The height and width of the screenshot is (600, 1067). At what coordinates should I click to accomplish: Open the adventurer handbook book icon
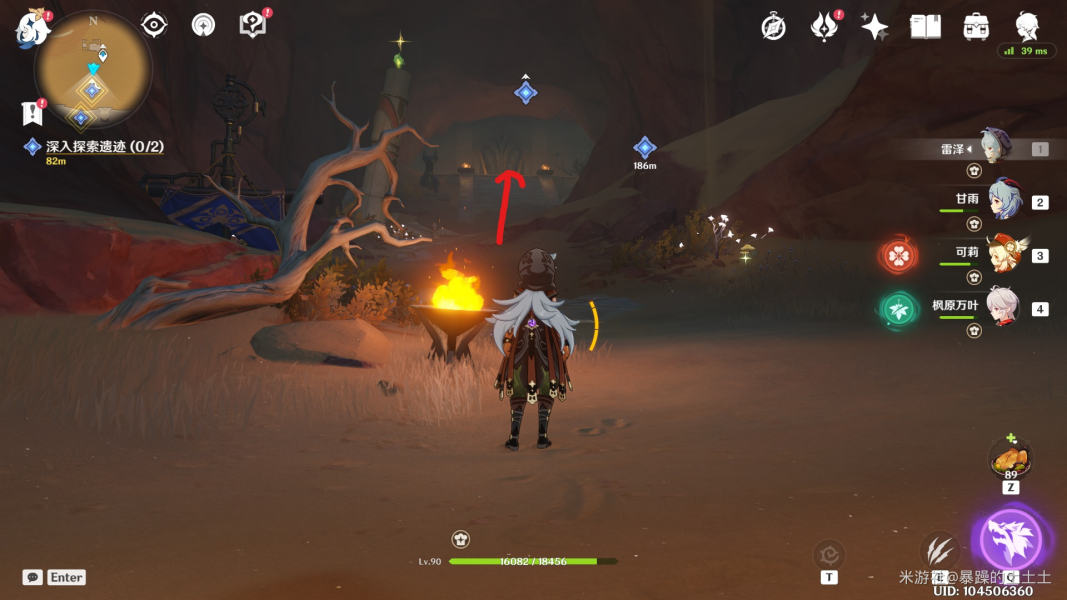tap(926, 27)
